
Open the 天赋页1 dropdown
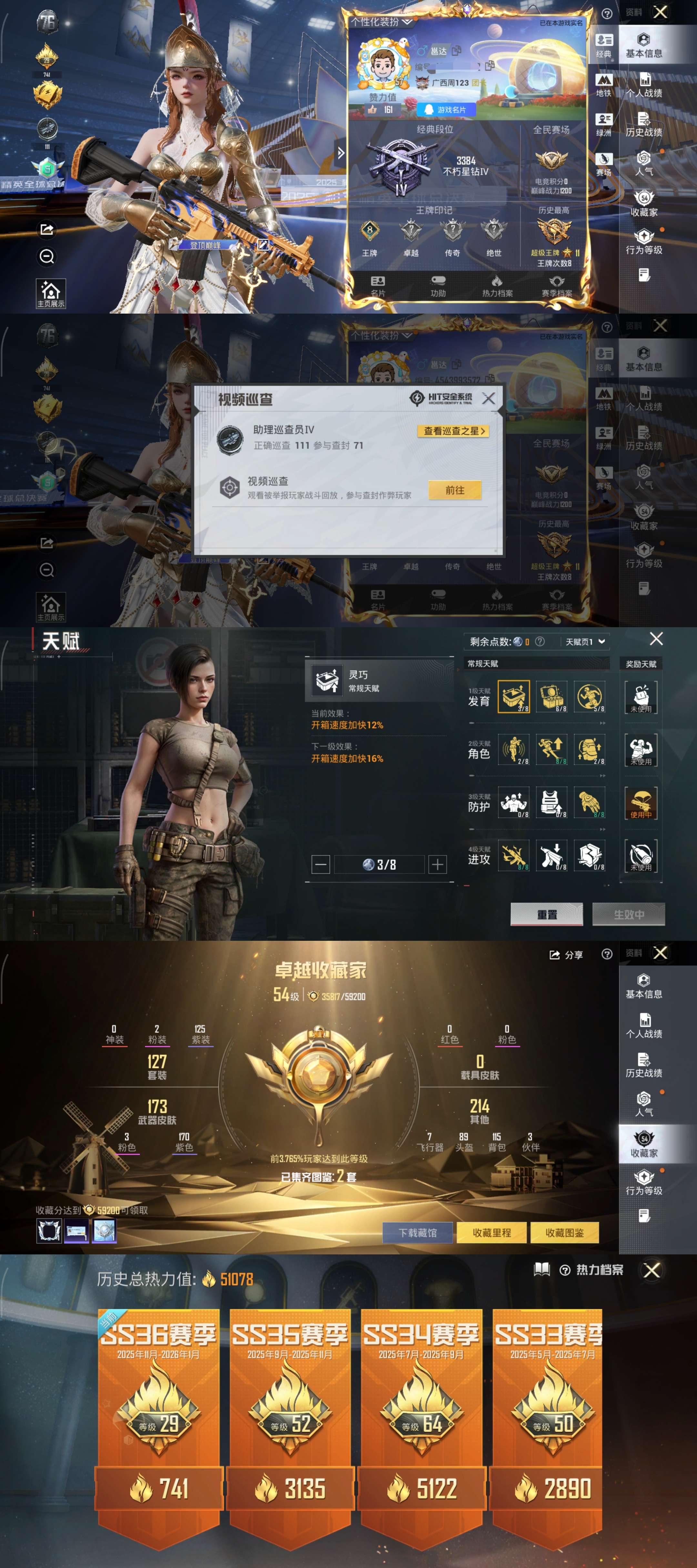[585, 642]
